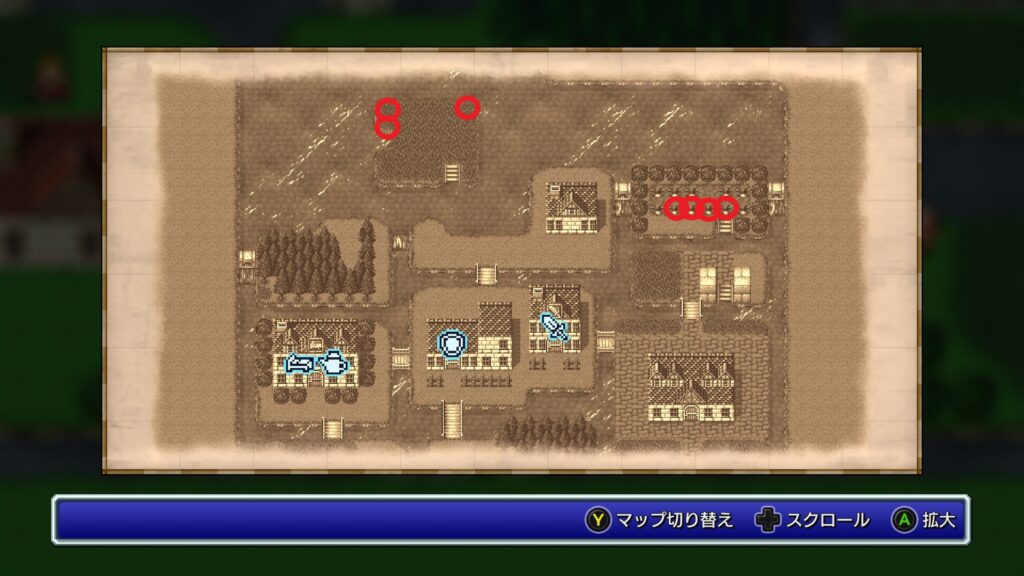Choose the armor shop shield marker
Screen dimensions: 1024x576
coord(452,344)
